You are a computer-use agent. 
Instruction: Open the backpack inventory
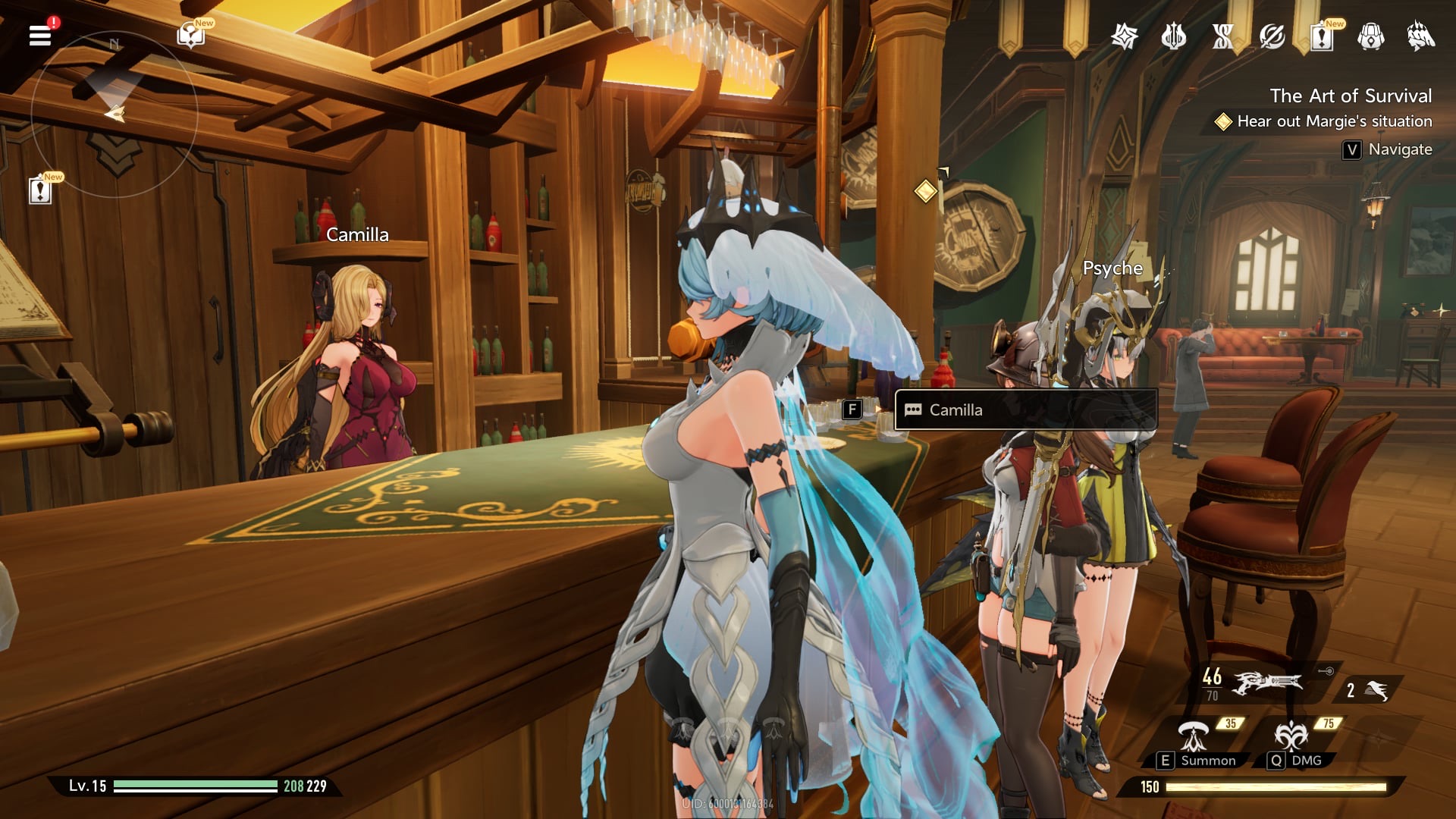click(x=1370, y=36)
